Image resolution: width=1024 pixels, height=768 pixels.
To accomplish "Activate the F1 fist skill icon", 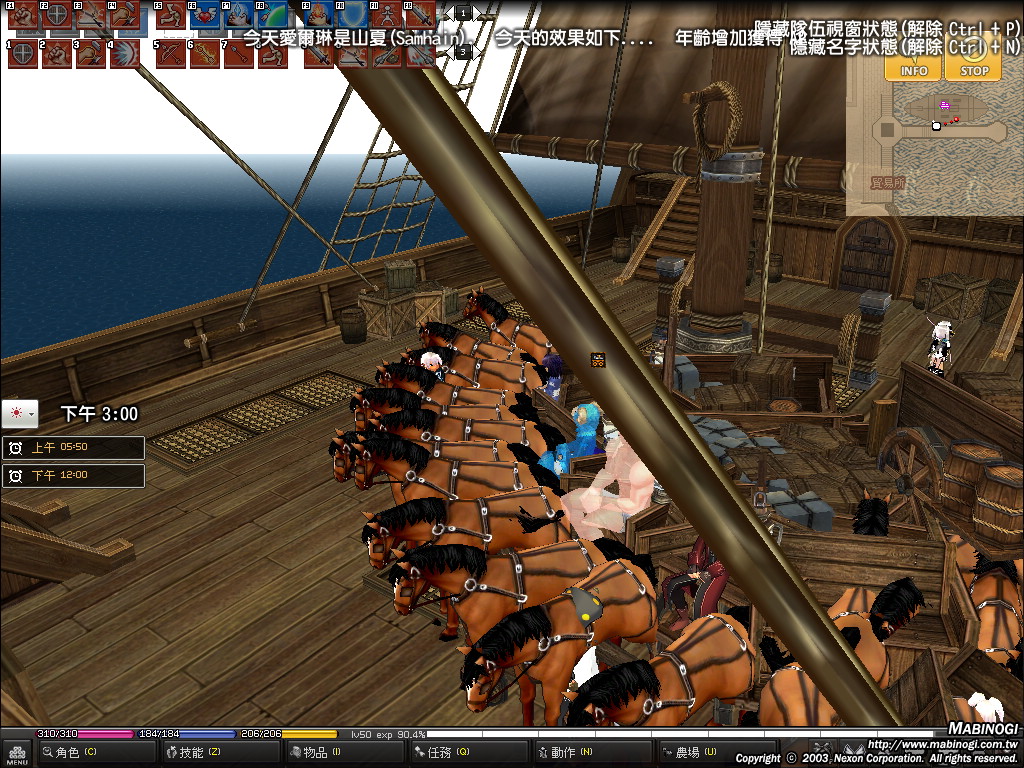I will point(22,17).
